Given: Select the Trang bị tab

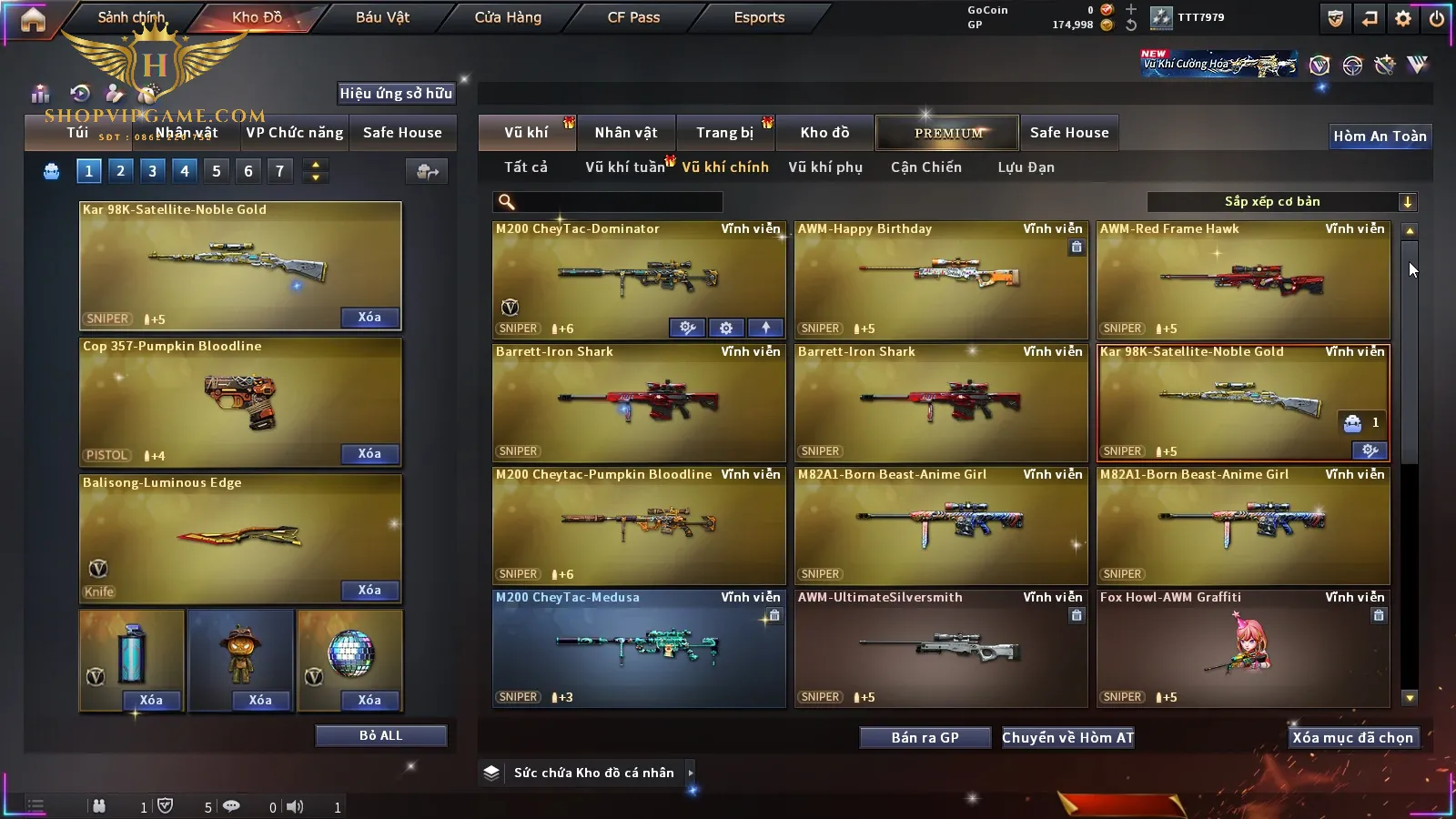Looking at the screenshot, I should [x=725, y=133].
